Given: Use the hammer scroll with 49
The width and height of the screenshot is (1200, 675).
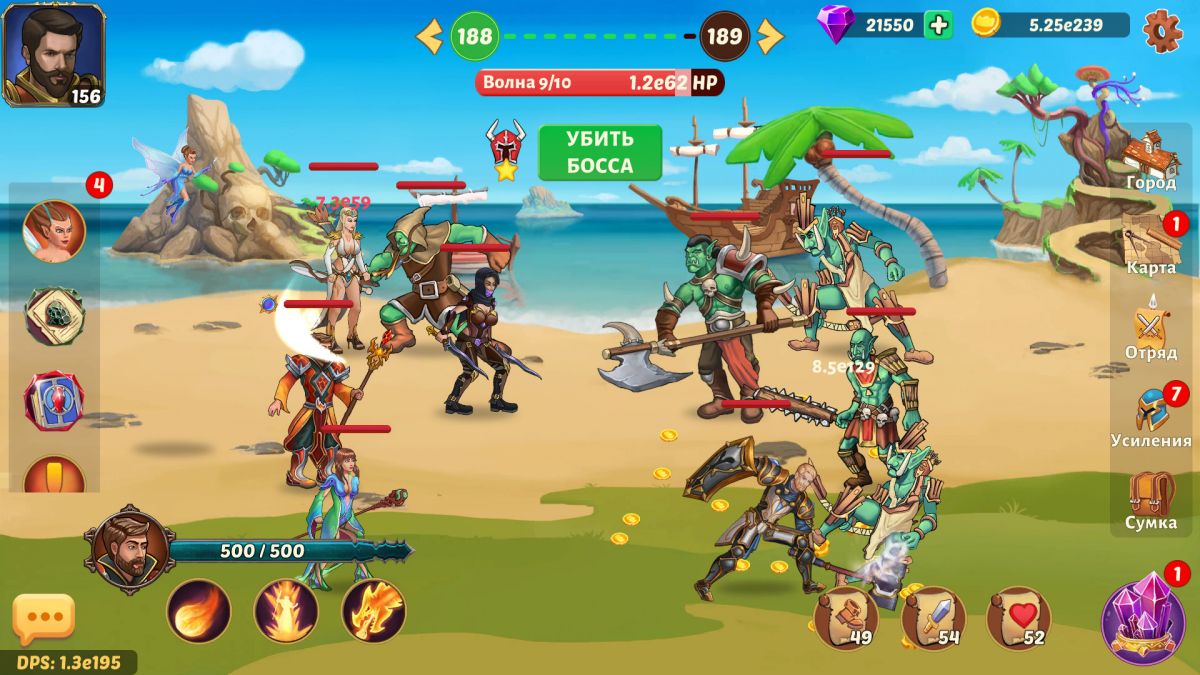Looking at the screenshot, I should pos(846,618).
